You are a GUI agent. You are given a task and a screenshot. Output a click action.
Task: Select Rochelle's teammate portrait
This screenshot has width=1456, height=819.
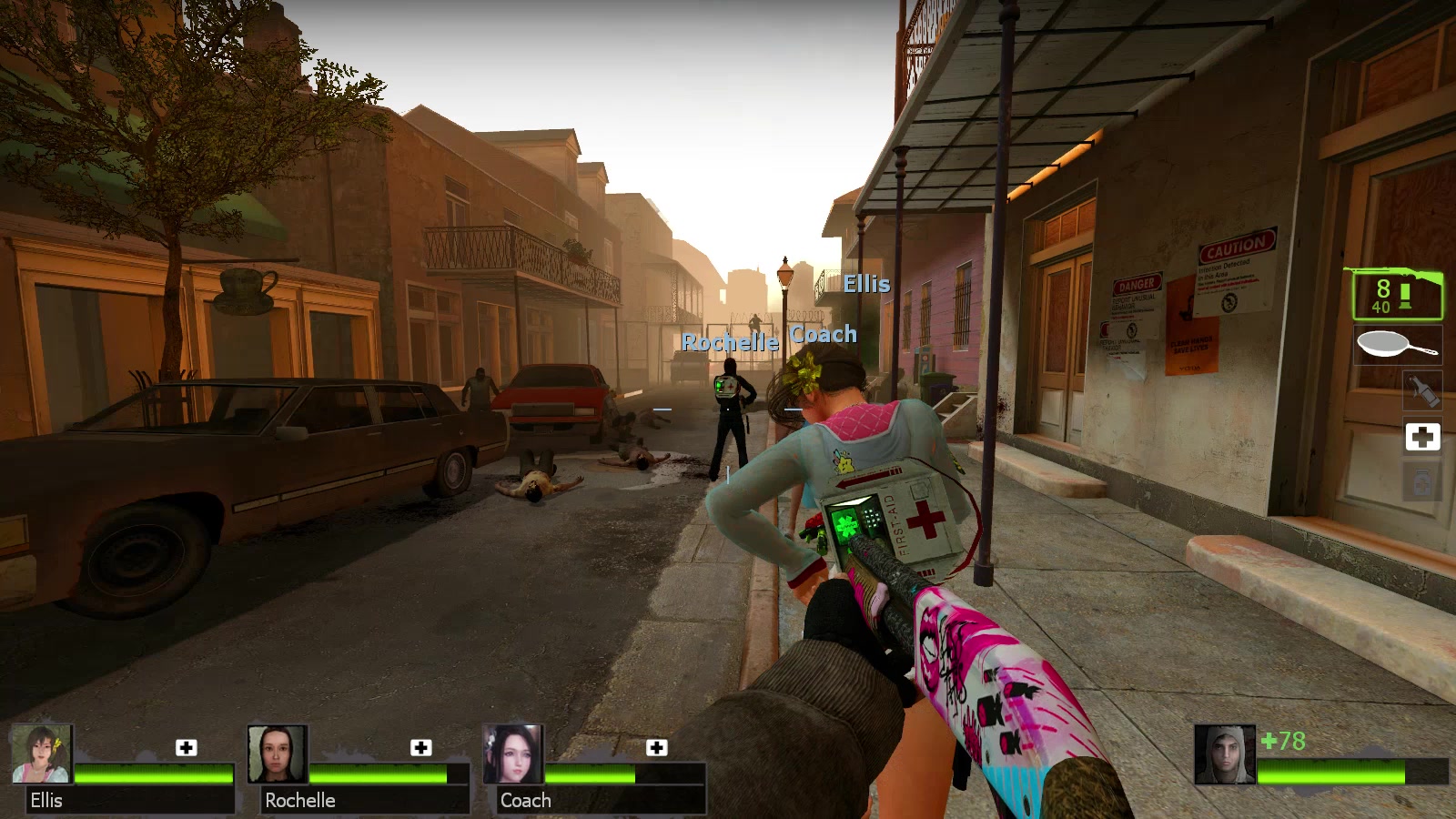click(278, 754)
